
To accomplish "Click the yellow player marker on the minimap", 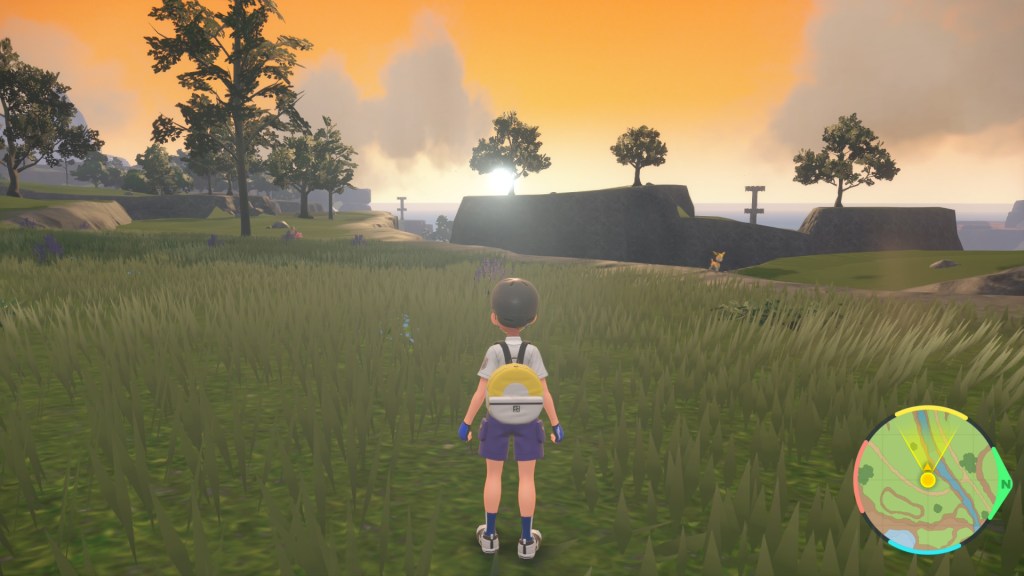I will 928,479.
